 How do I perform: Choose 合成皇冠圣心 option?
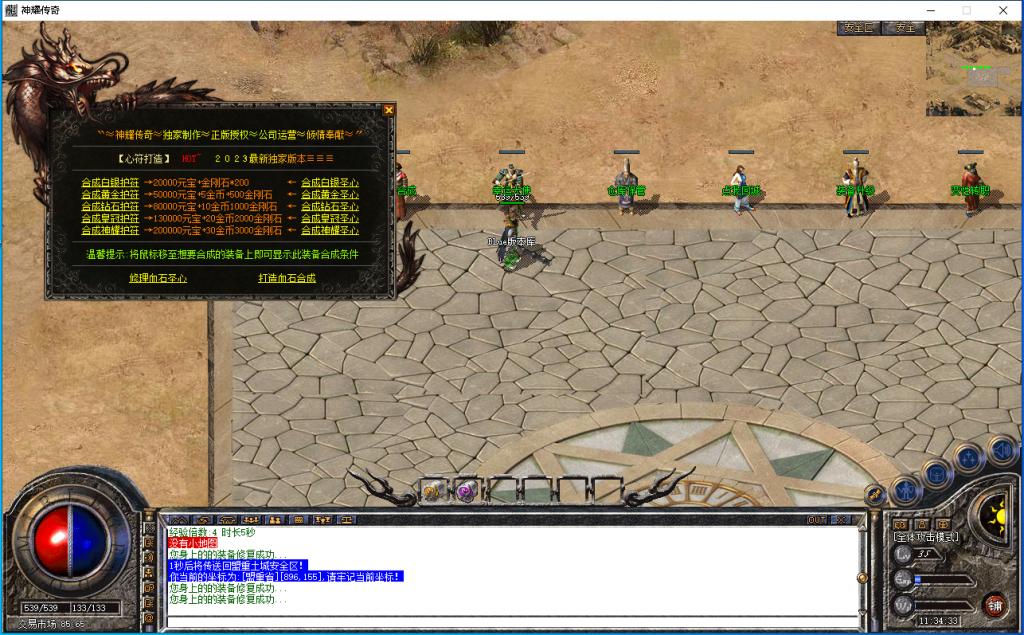point(329,218)
